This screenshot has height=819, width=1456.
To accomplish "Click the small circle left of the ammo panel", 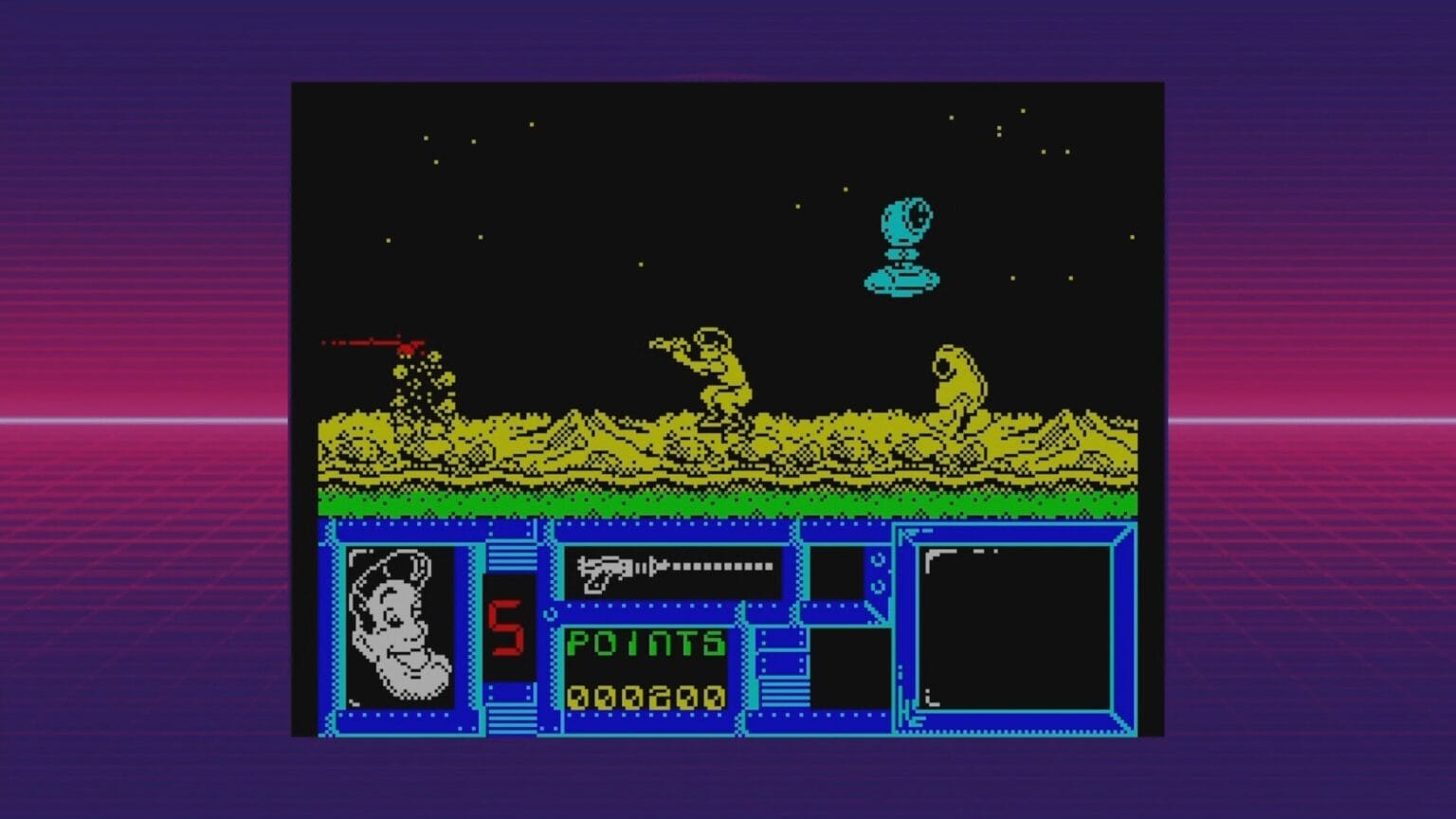I will [x=548, y=614].
